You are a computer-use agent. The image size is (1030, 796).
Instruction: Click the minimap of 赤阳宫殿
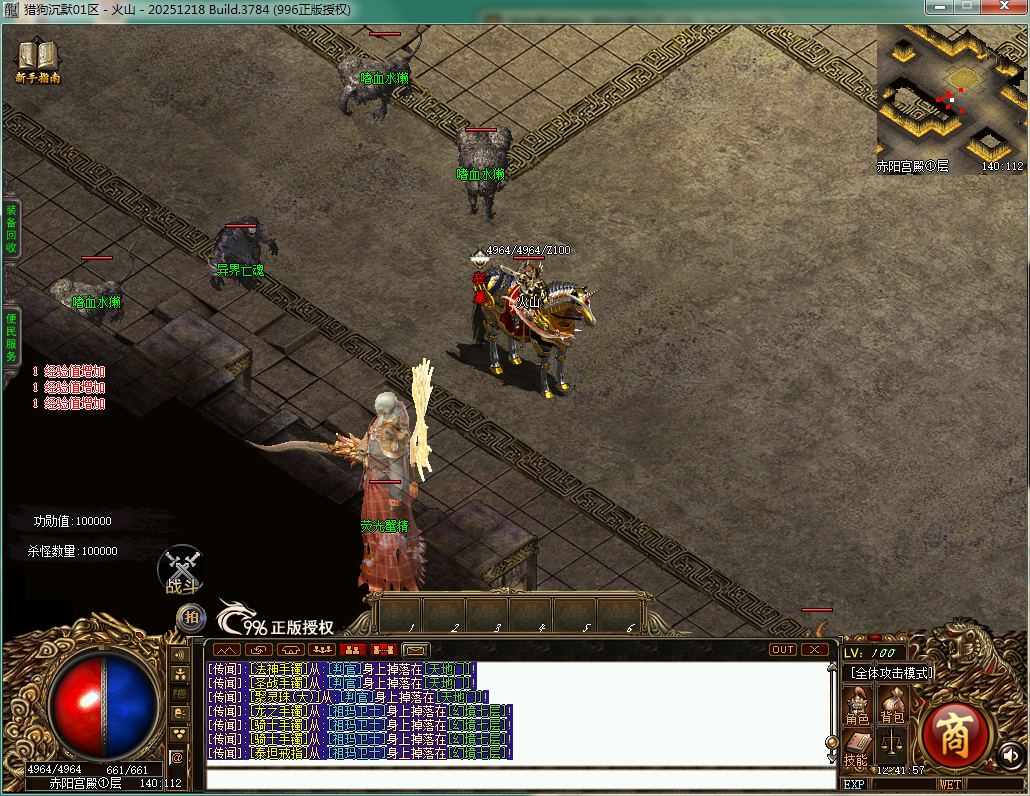click(950, 100)
